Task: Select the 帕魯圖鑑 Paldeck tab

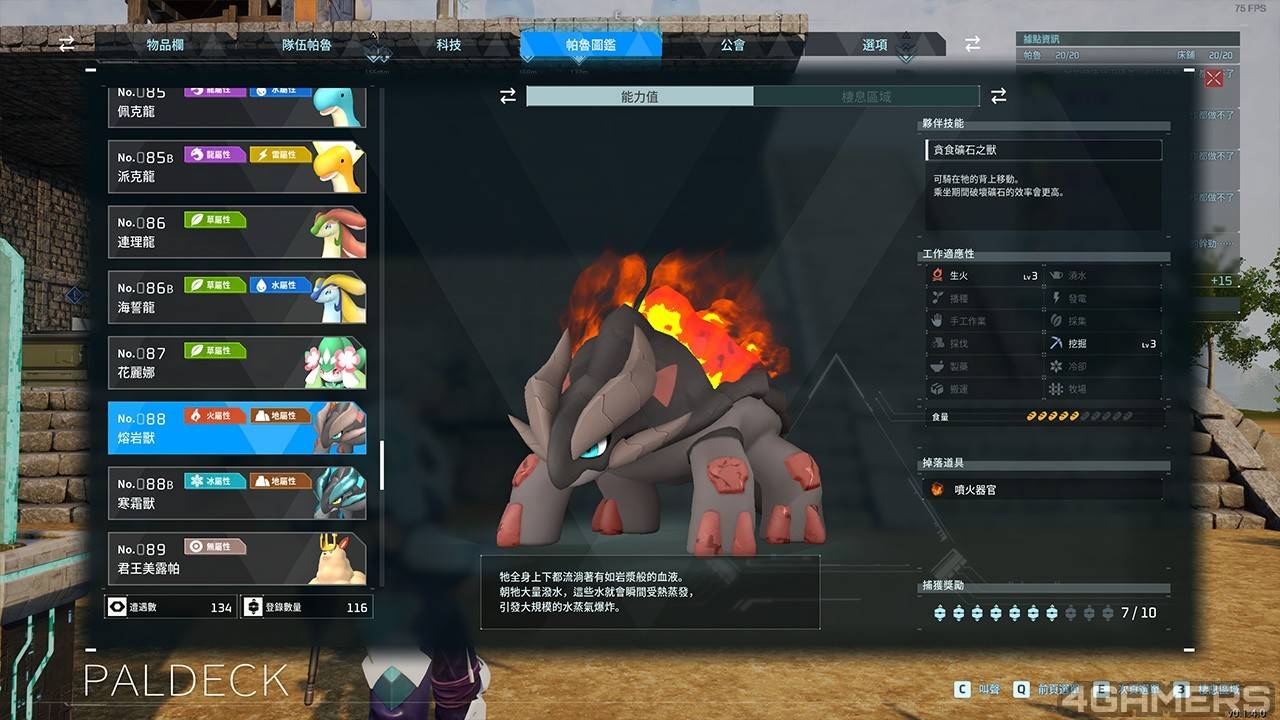Action: click(590, 45)
